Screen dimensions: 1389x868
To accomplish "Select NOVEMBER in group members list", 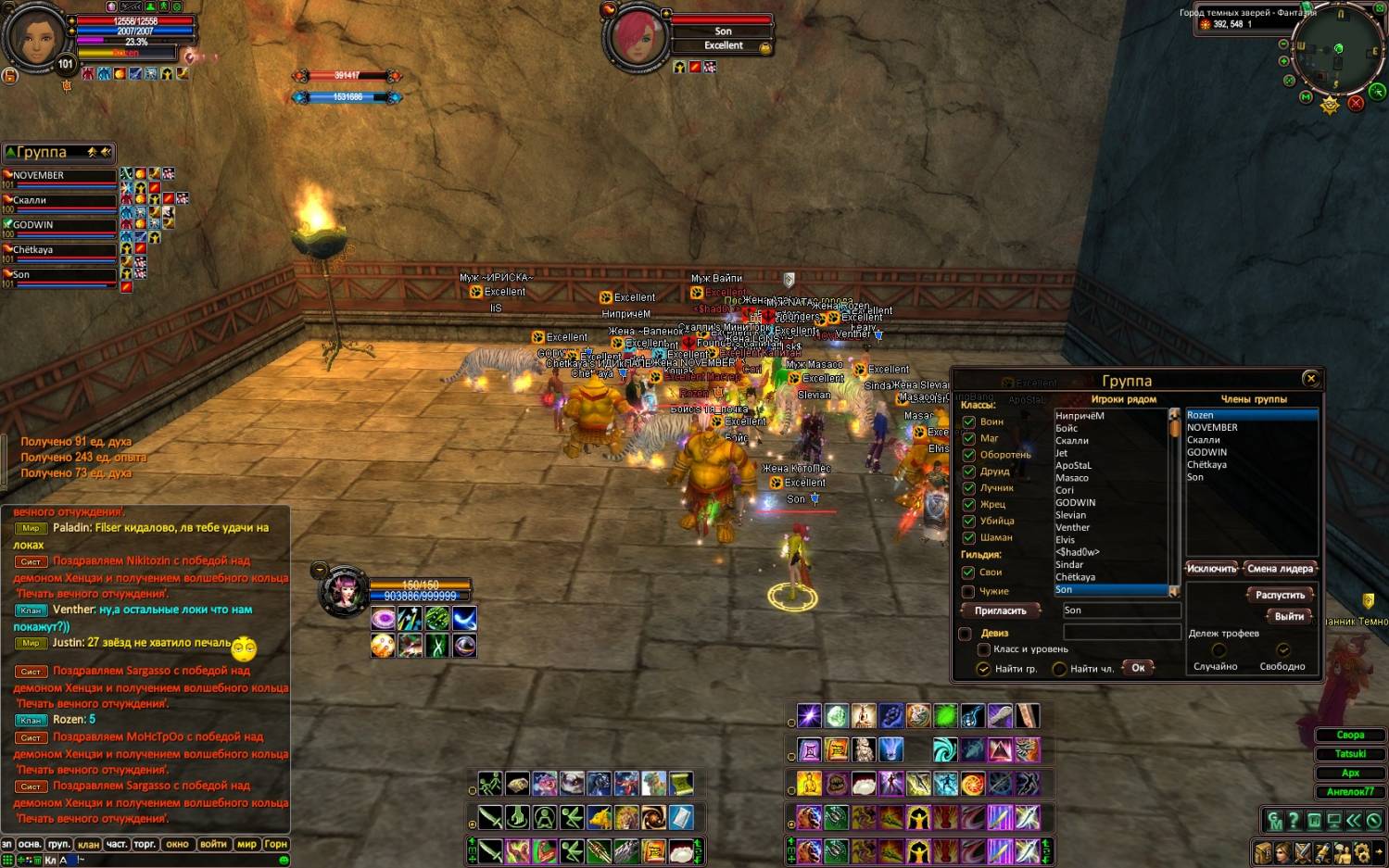I will click(1212, 427).
